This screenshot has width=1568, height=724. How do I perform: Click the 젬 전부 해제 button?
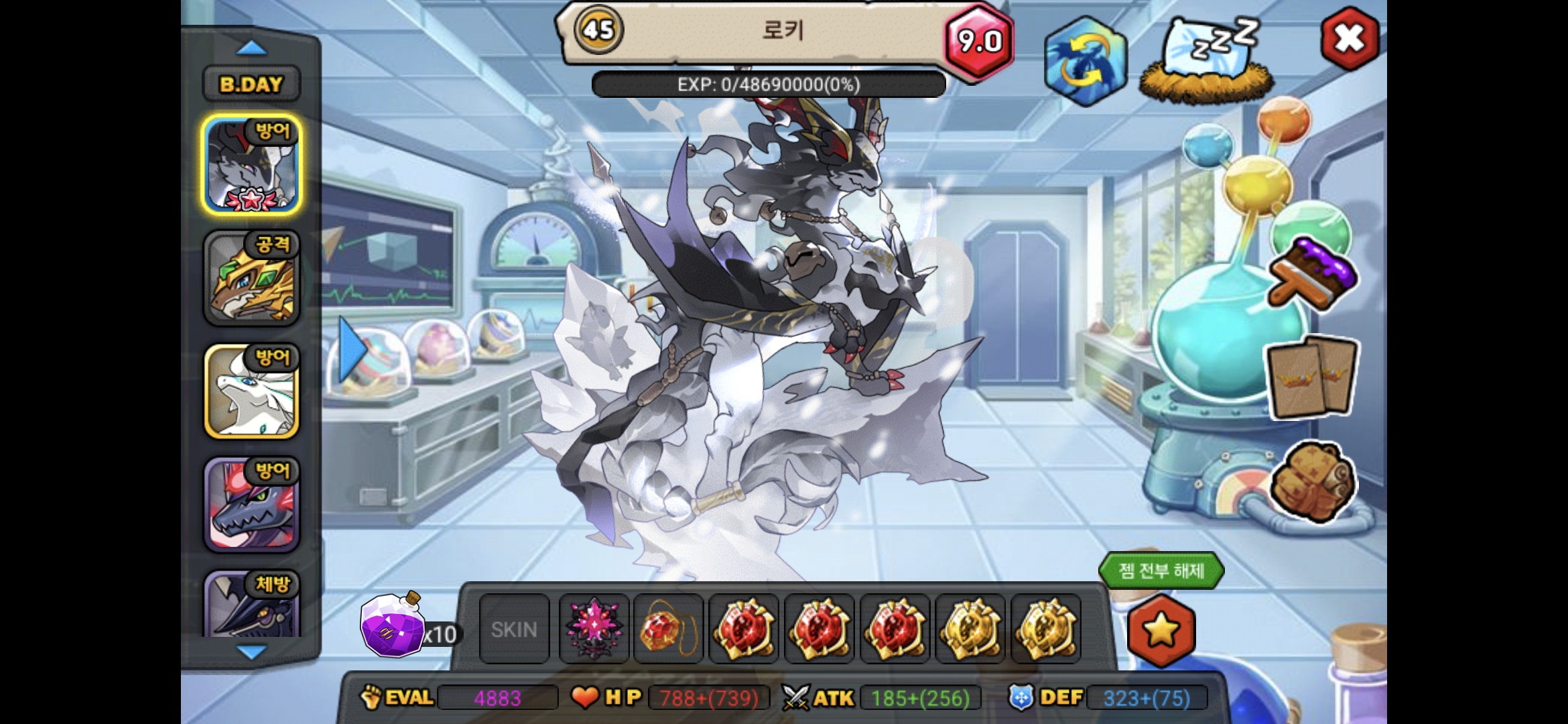coord(1161,571)
